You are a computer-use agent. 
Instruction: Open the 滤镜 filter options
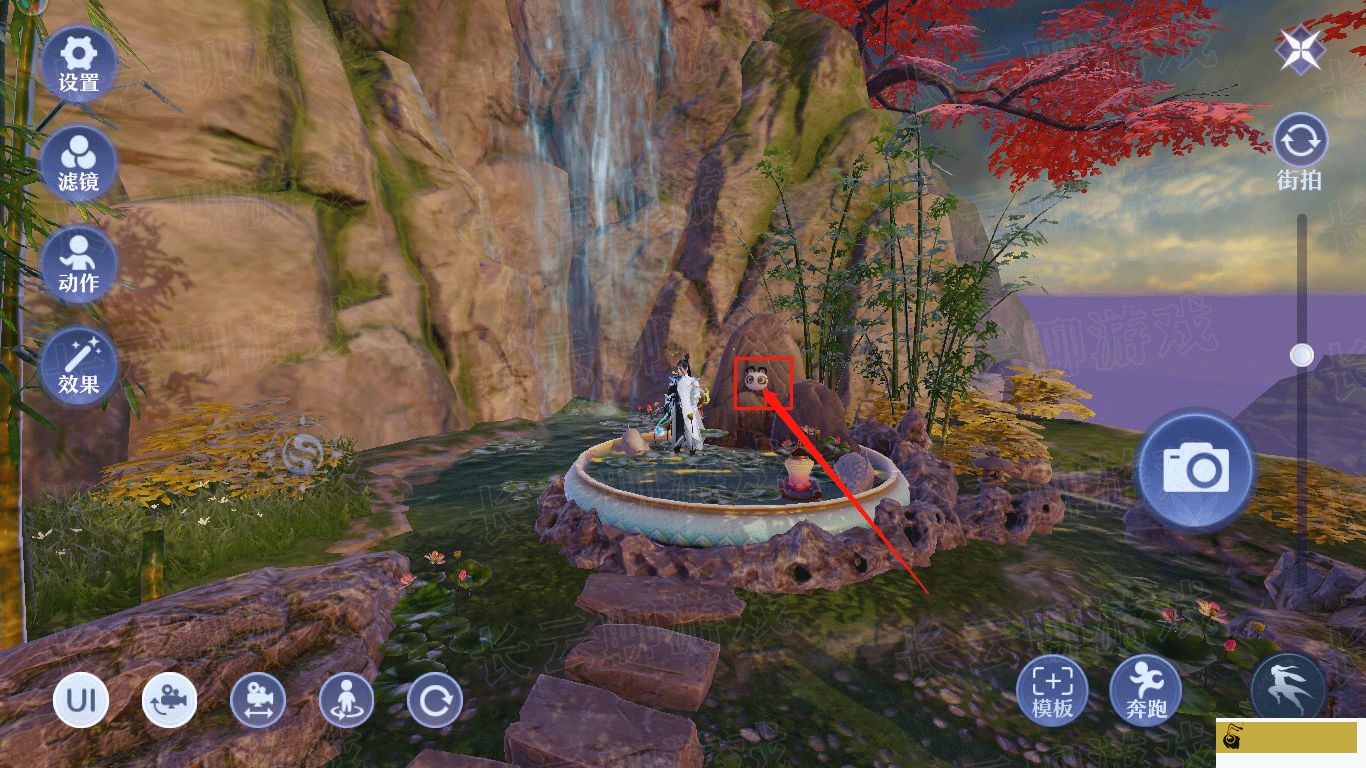tap(78, 162)
